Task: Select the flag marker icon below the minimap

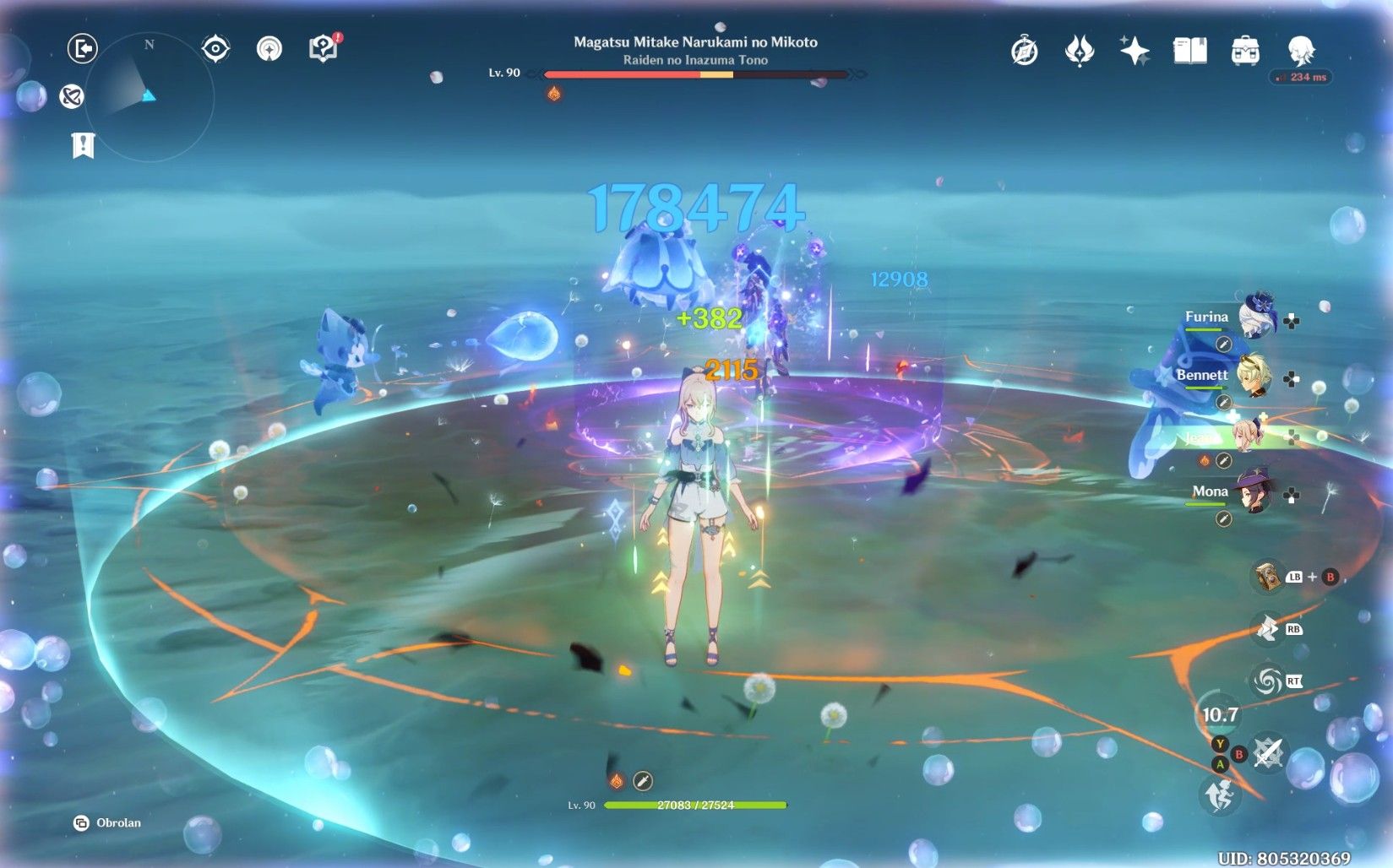Action: pos(82,146)
